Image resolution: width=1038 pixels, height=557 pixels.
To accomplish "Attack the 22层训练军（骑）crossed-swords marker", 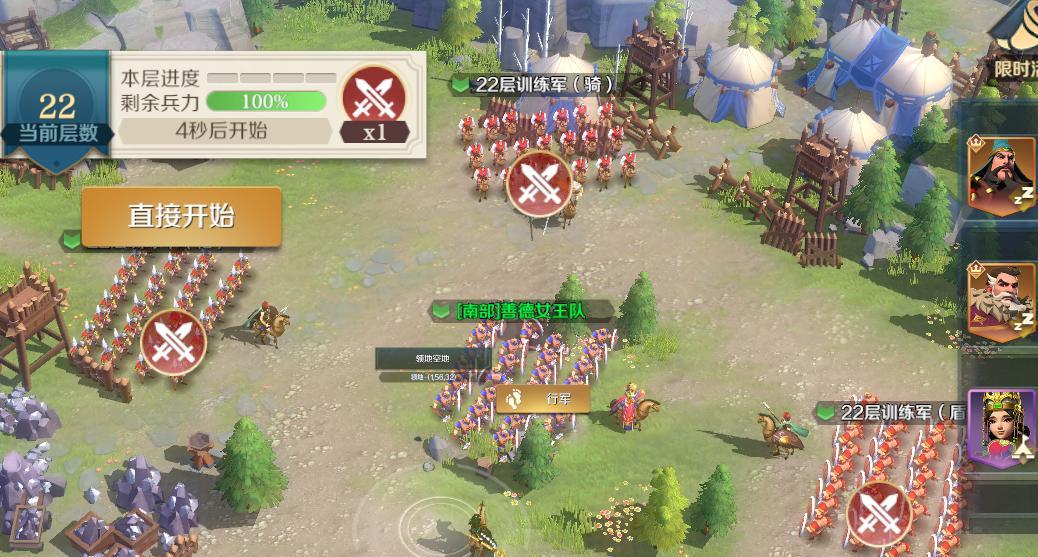I will [539, 183].
